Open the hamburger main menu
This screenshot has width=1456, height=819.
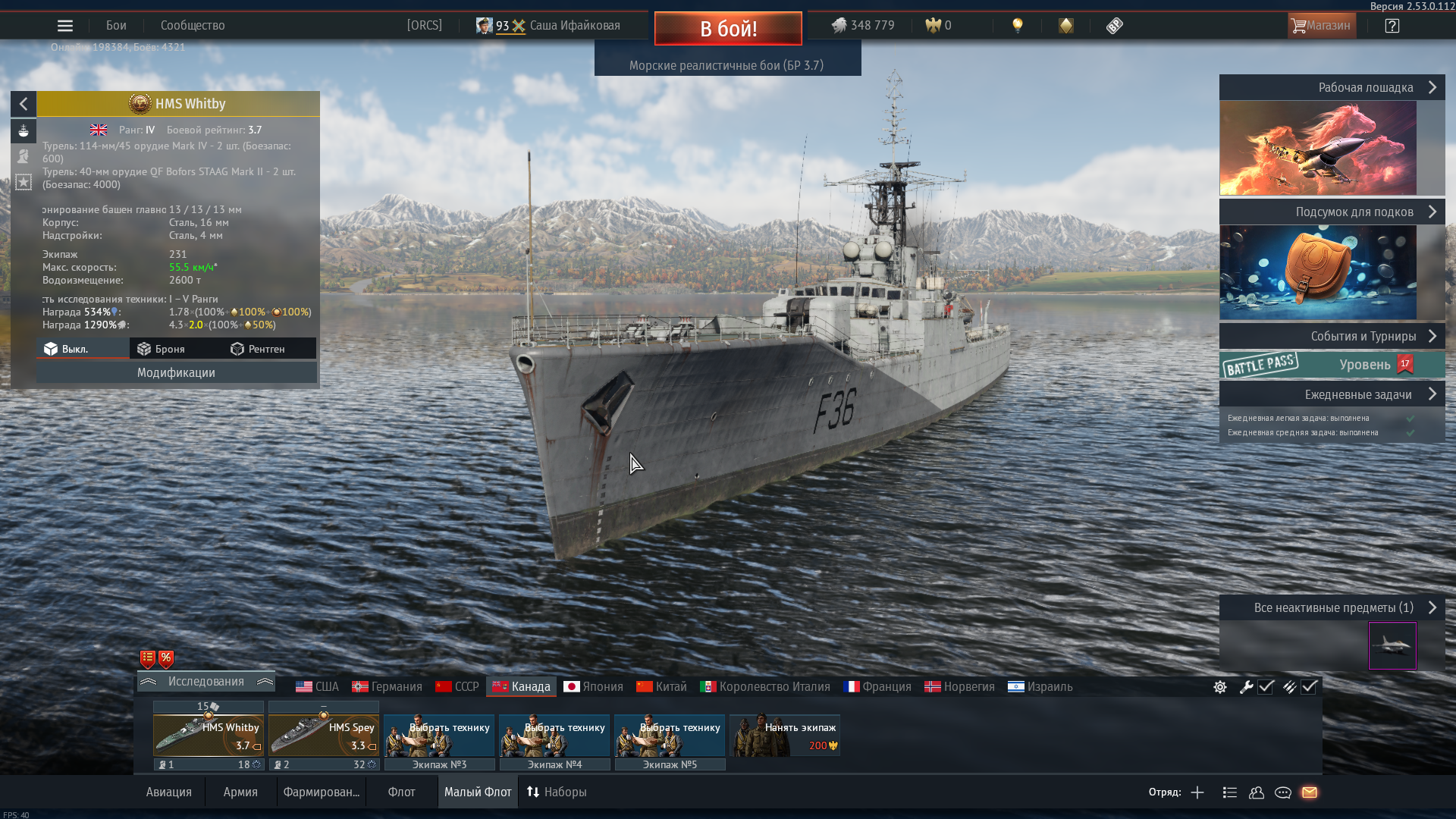click(x=65, y=26)
